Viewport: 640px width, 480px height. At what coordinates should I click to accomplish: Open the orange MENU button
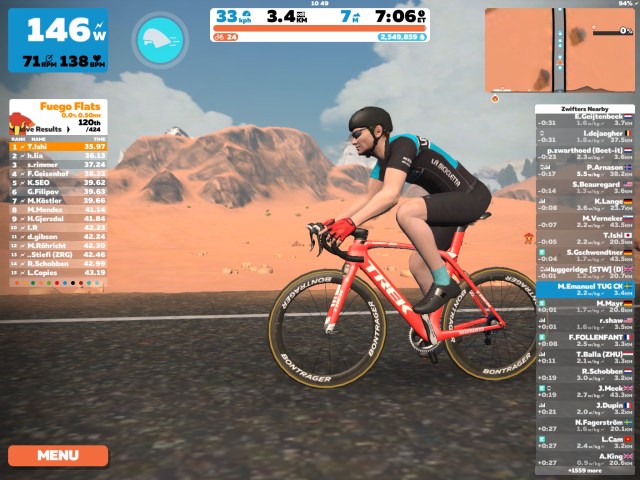click(58, 455)
